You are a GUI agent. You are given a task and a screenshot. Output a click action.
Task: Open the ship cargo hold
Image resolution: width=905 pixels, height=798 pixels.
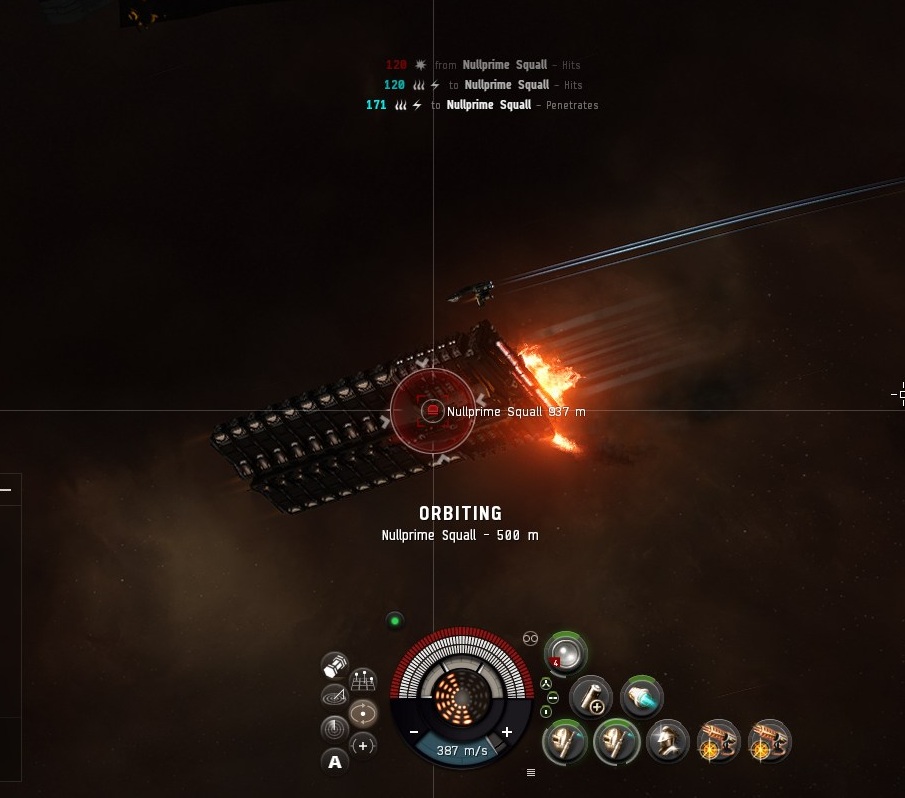pyautogui.click(x=335, y=663)
